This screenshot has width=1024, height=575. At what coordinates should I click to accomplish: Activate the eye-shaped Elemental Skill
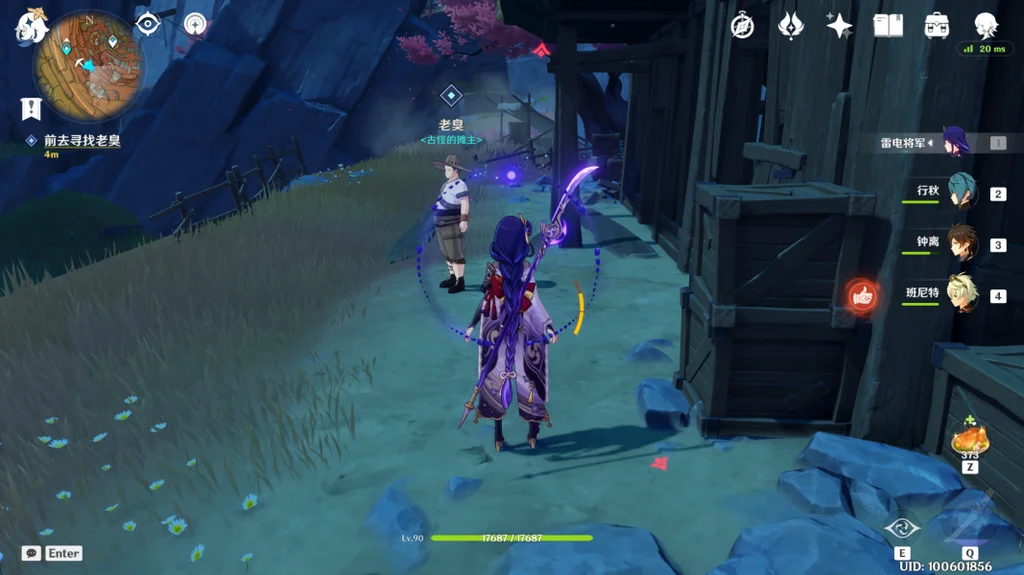pos(902,529)
